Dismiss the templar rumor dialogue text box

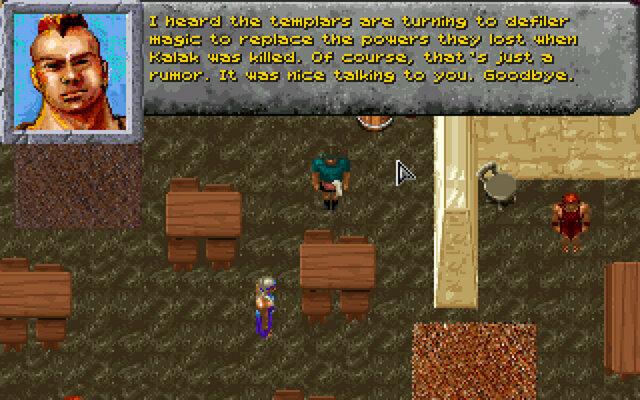pyautogui.click(x=390, y=57)
